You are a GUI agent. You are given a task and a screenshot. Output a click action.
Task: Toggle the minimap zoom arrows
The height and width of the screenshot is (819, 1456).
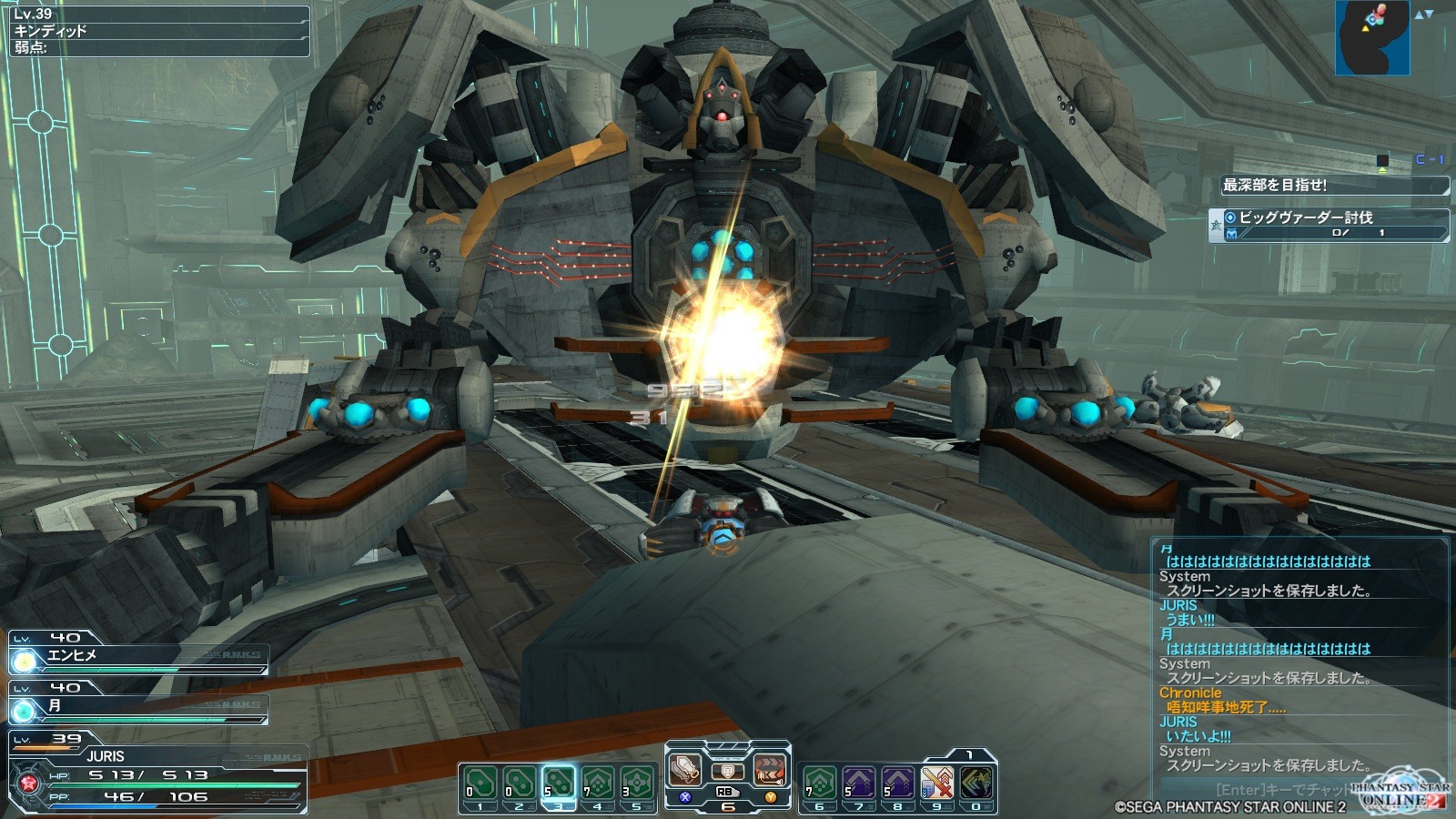(x=1423, y=14)
